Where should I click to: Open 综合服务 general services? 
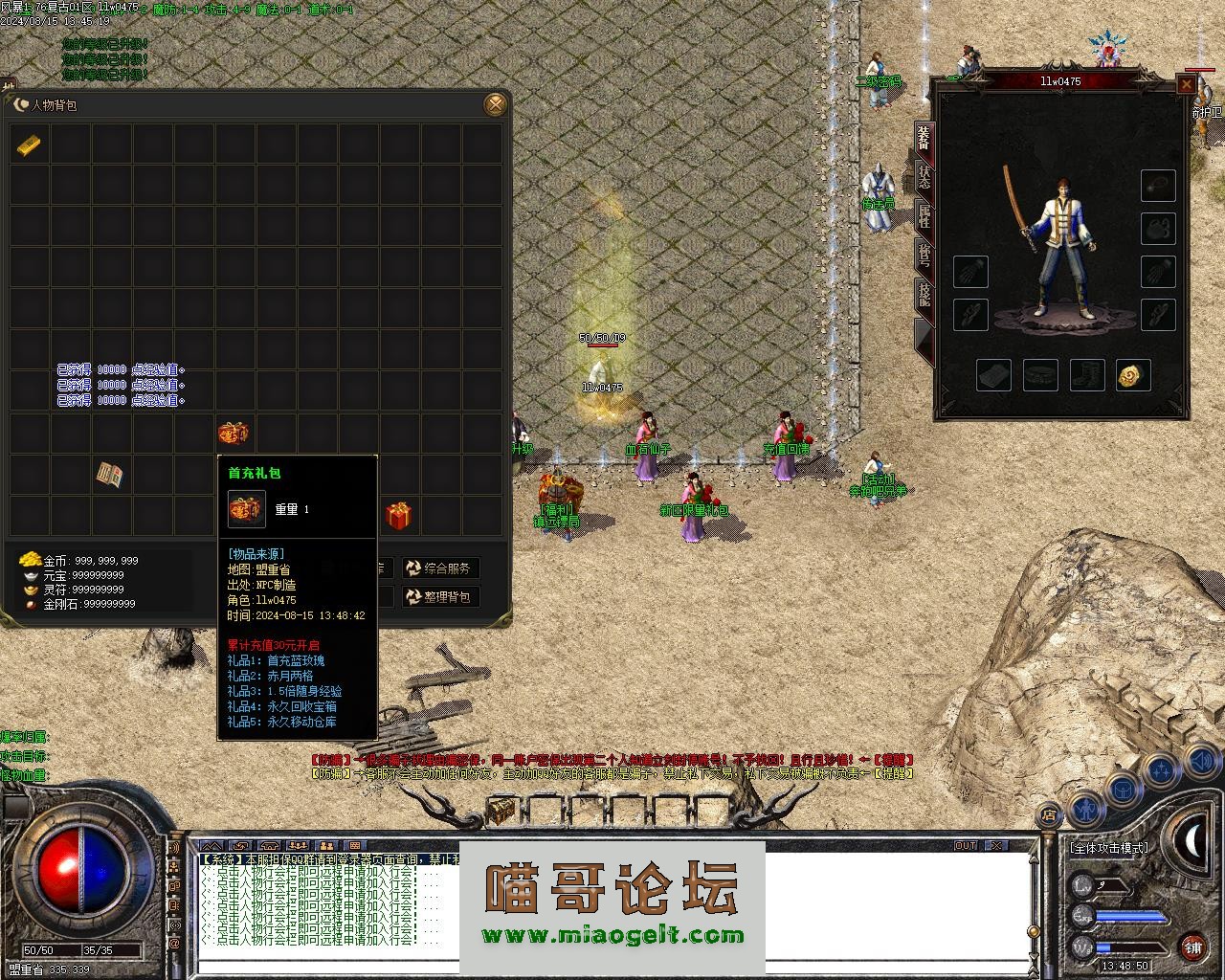(440, 568)
